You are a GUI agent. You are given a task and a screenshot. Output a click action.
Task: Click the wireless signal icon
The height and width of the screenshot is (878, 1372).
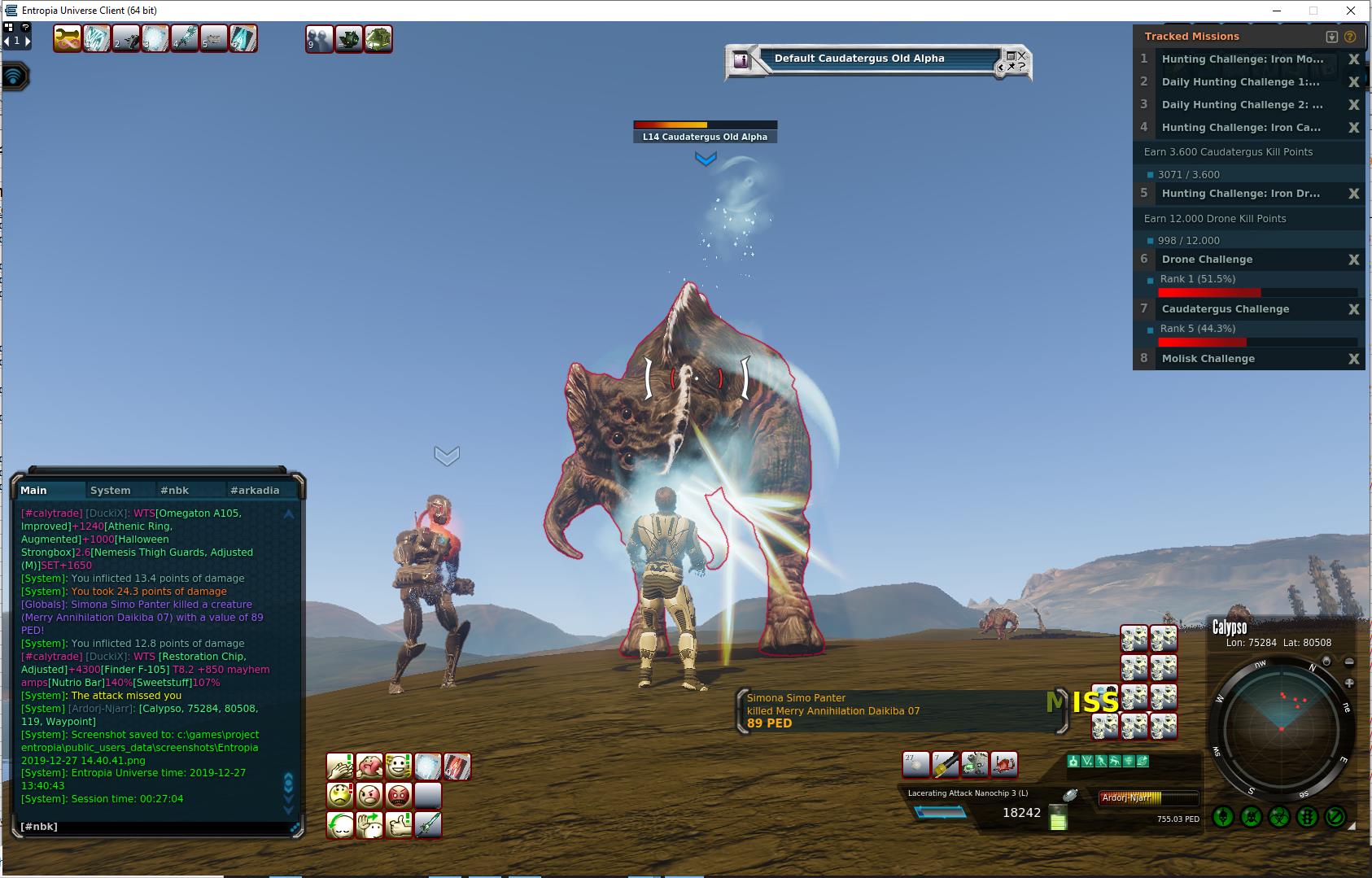tap(15, 77)
